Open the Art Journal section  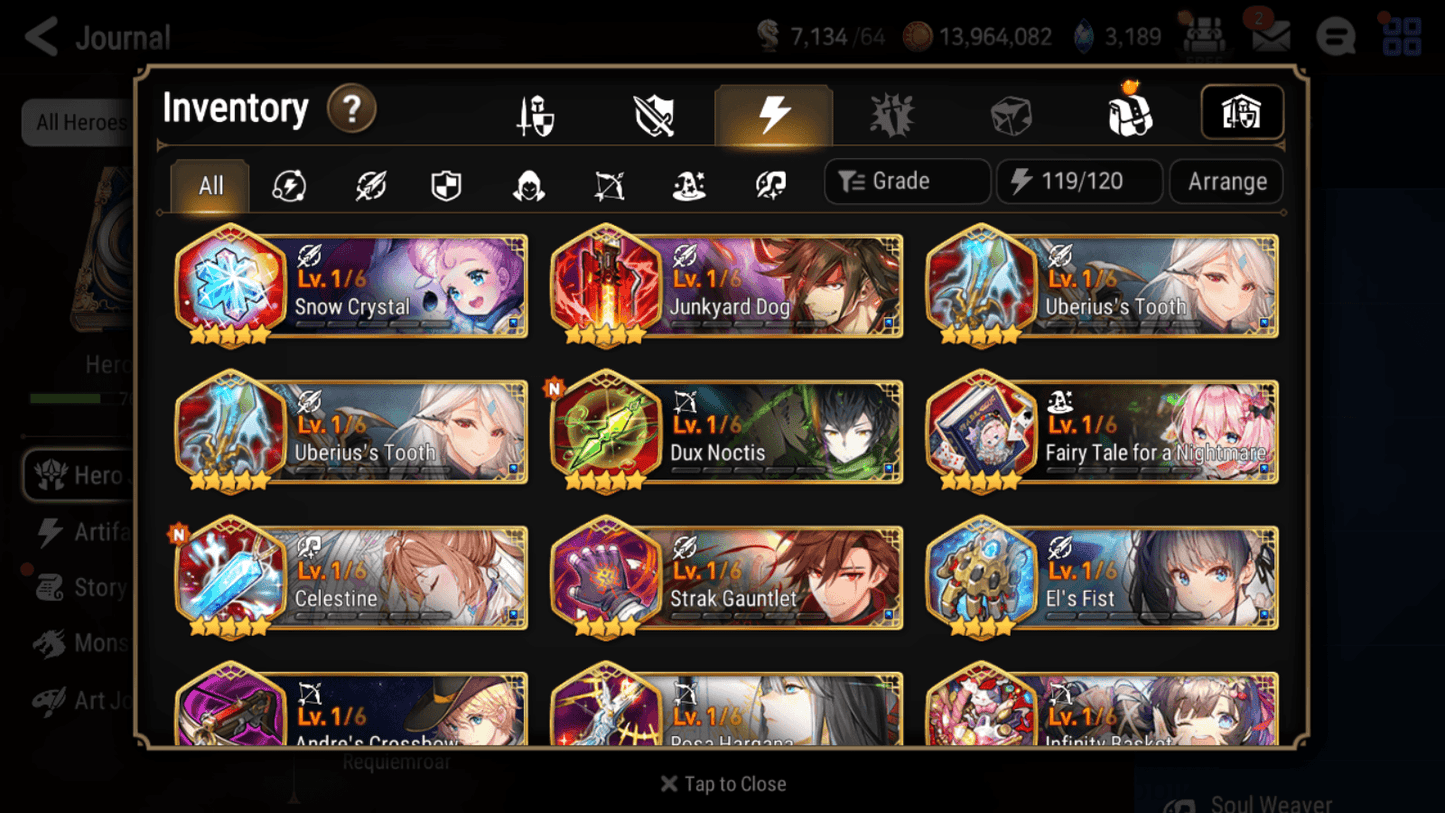tap(95, 700)
